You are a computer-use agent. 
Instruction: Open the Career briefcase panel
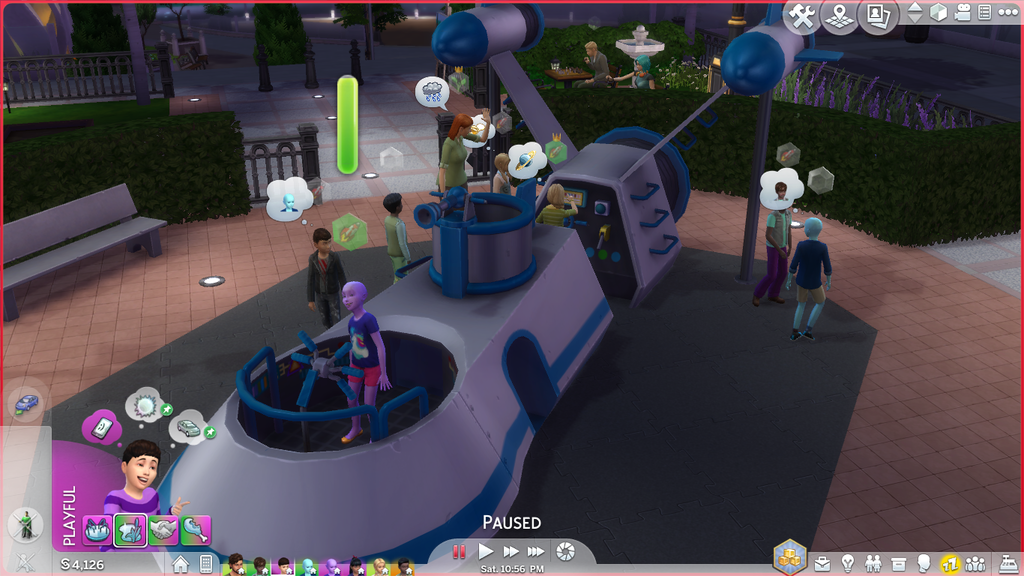coord(822,563)
